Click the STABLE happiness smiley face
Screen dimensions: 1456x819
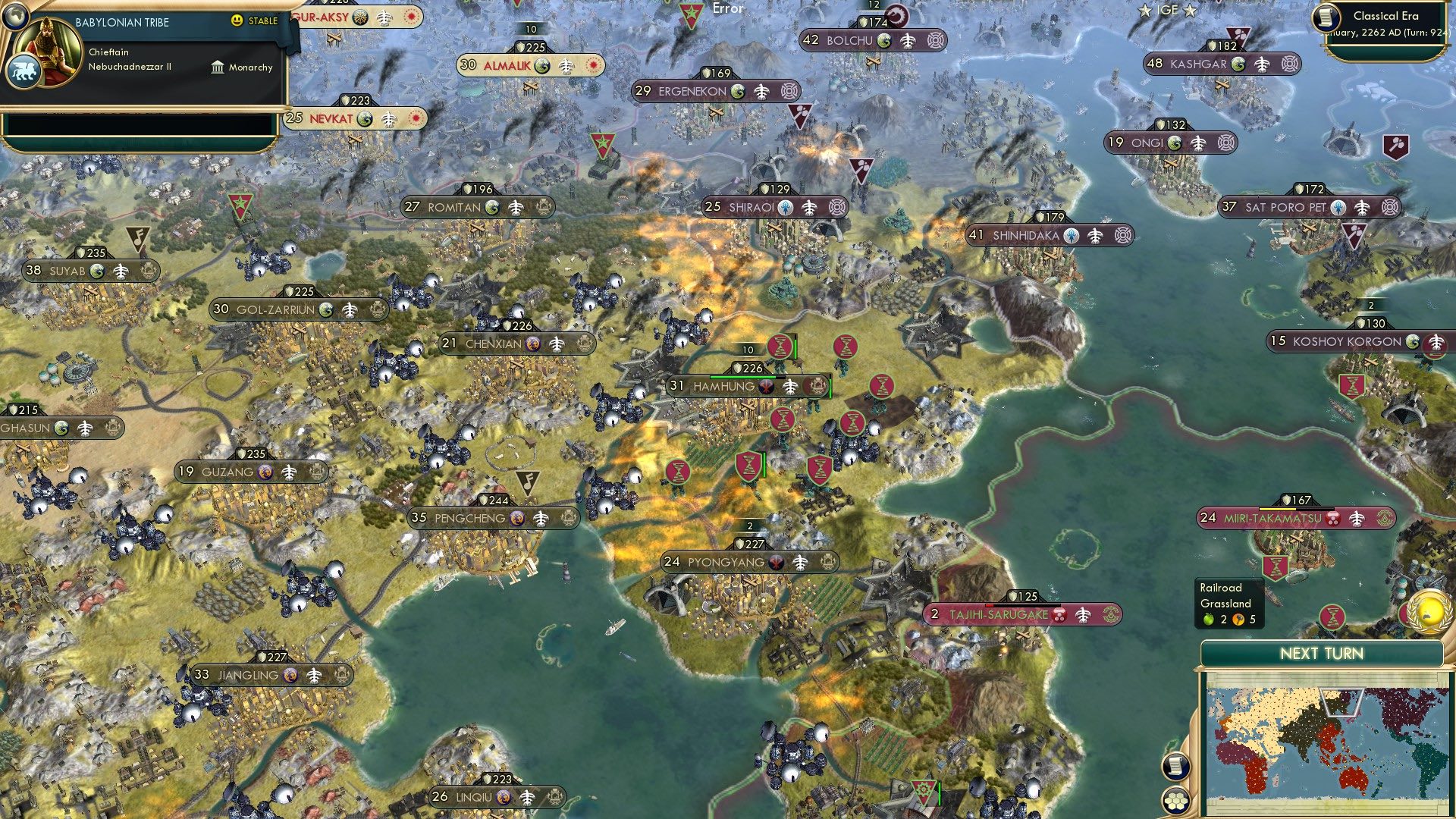[237, 21]
